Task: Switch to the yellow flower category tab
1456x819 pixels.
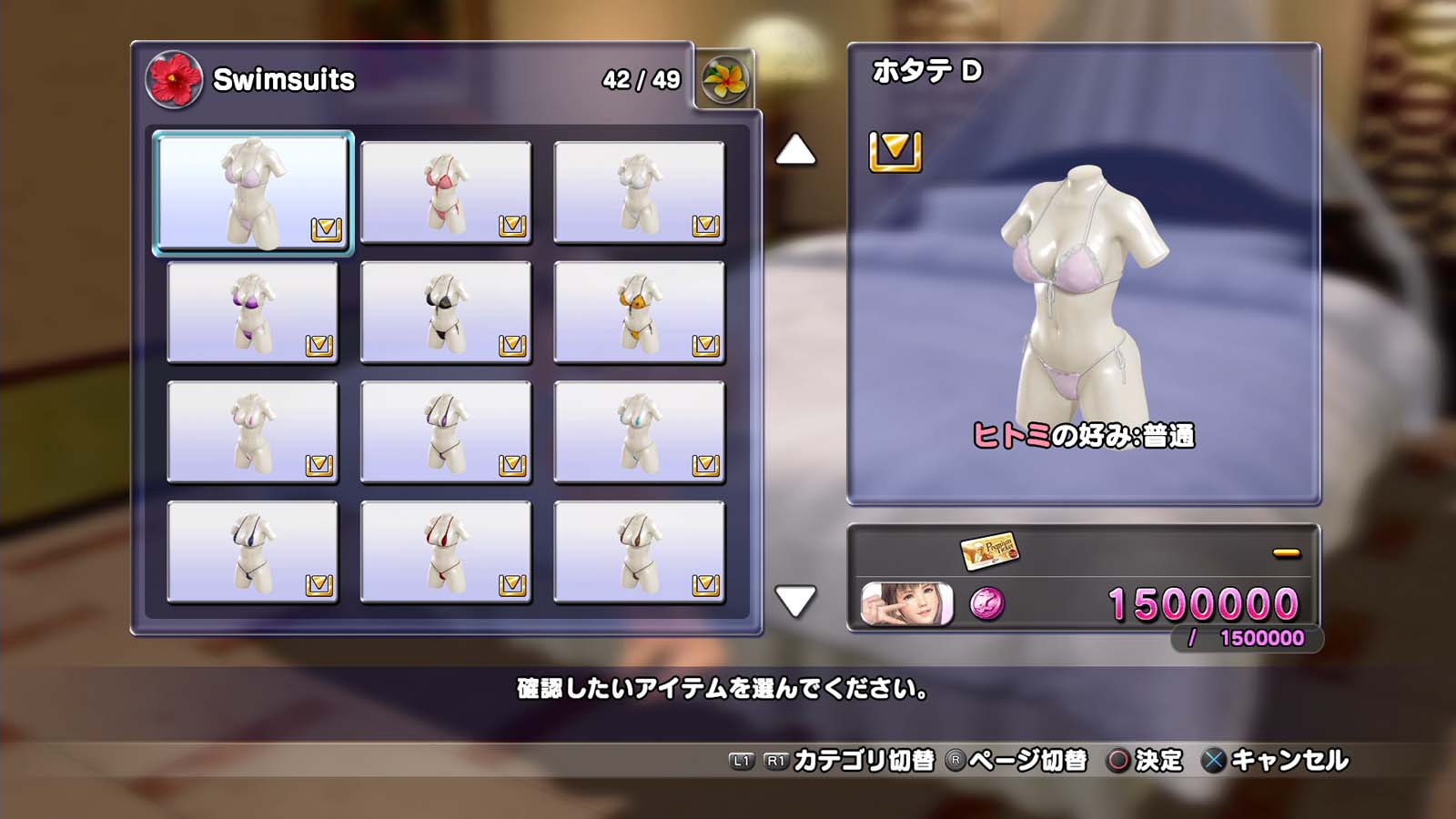Action: coord(724,79)
